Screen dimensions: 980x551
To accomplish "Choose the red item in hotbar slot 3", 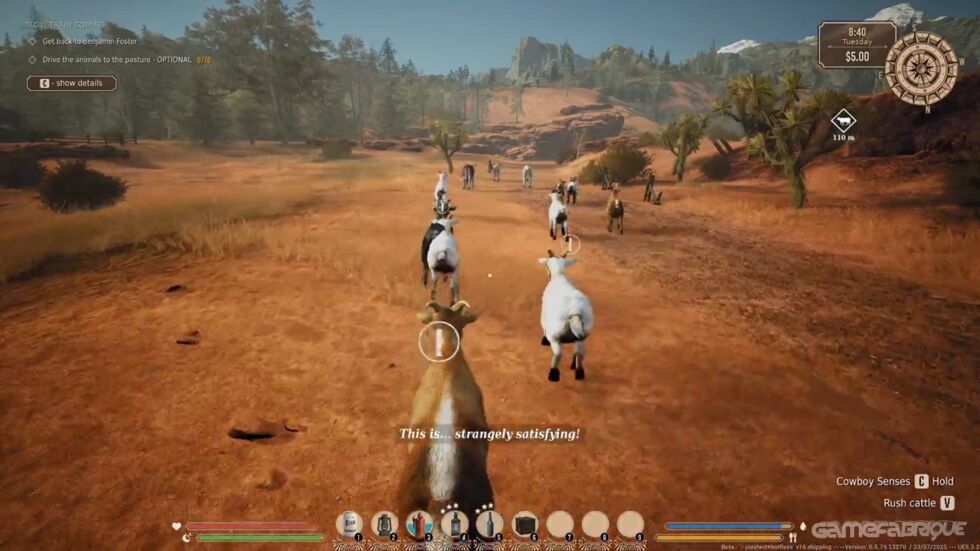I will [x=419, y=524].
